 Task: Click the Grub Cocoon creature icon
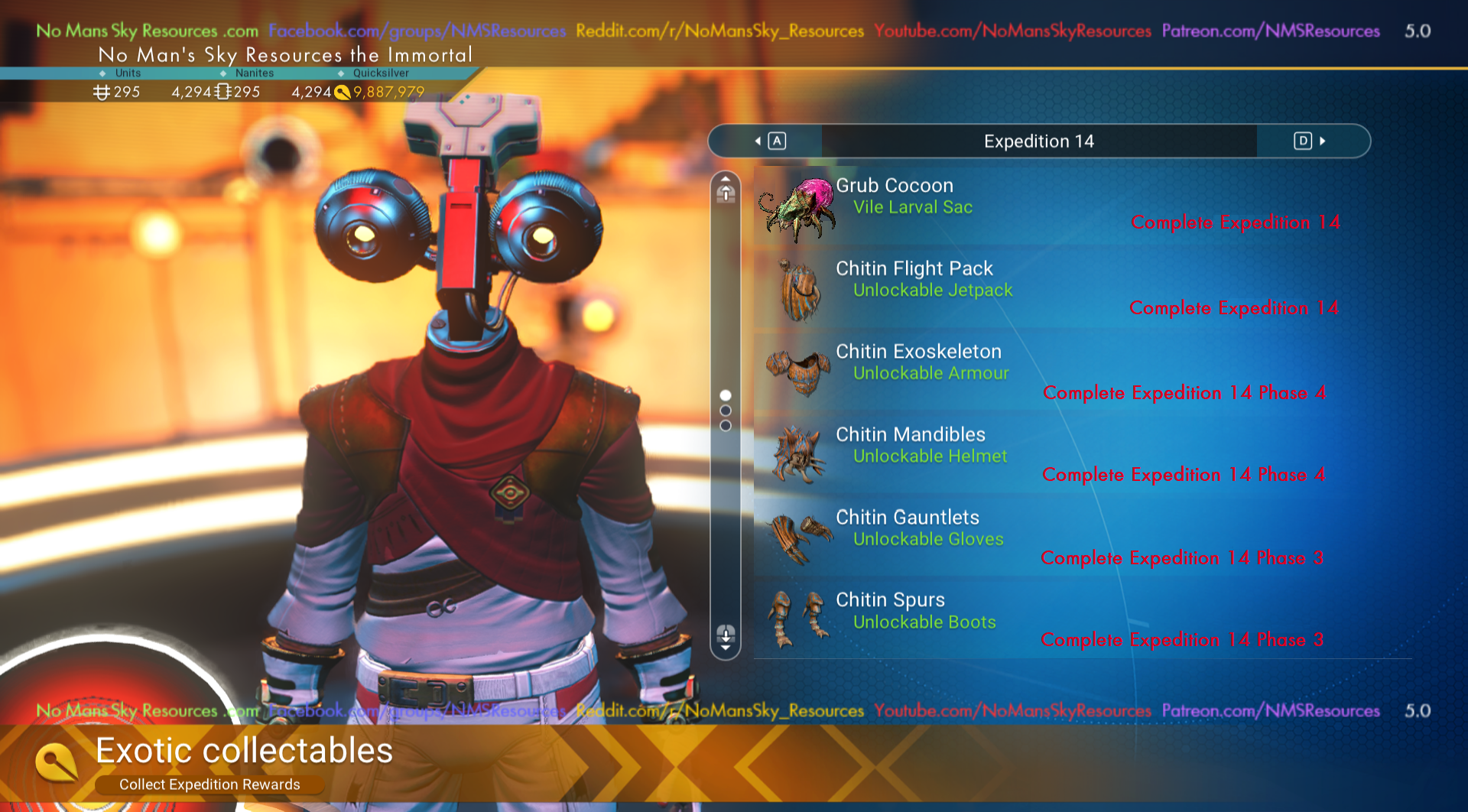click(x=797, y=208)
